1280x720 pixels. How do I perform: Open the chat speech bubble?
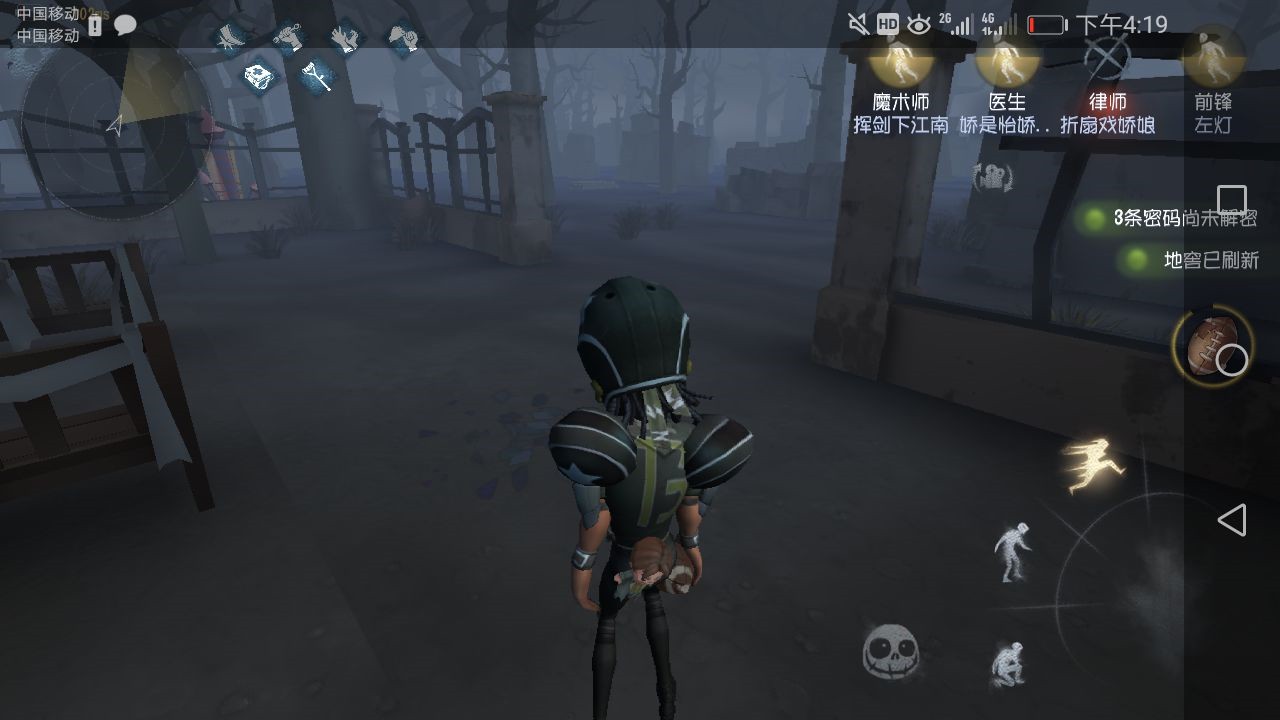125,26
